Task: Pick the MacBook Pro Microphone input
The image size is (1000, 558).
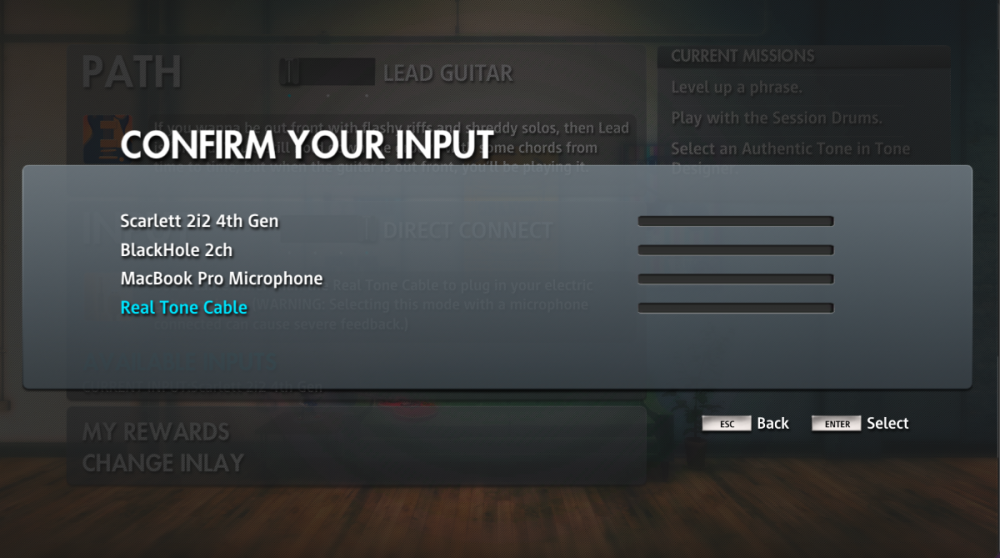Action: click(221, 279)
